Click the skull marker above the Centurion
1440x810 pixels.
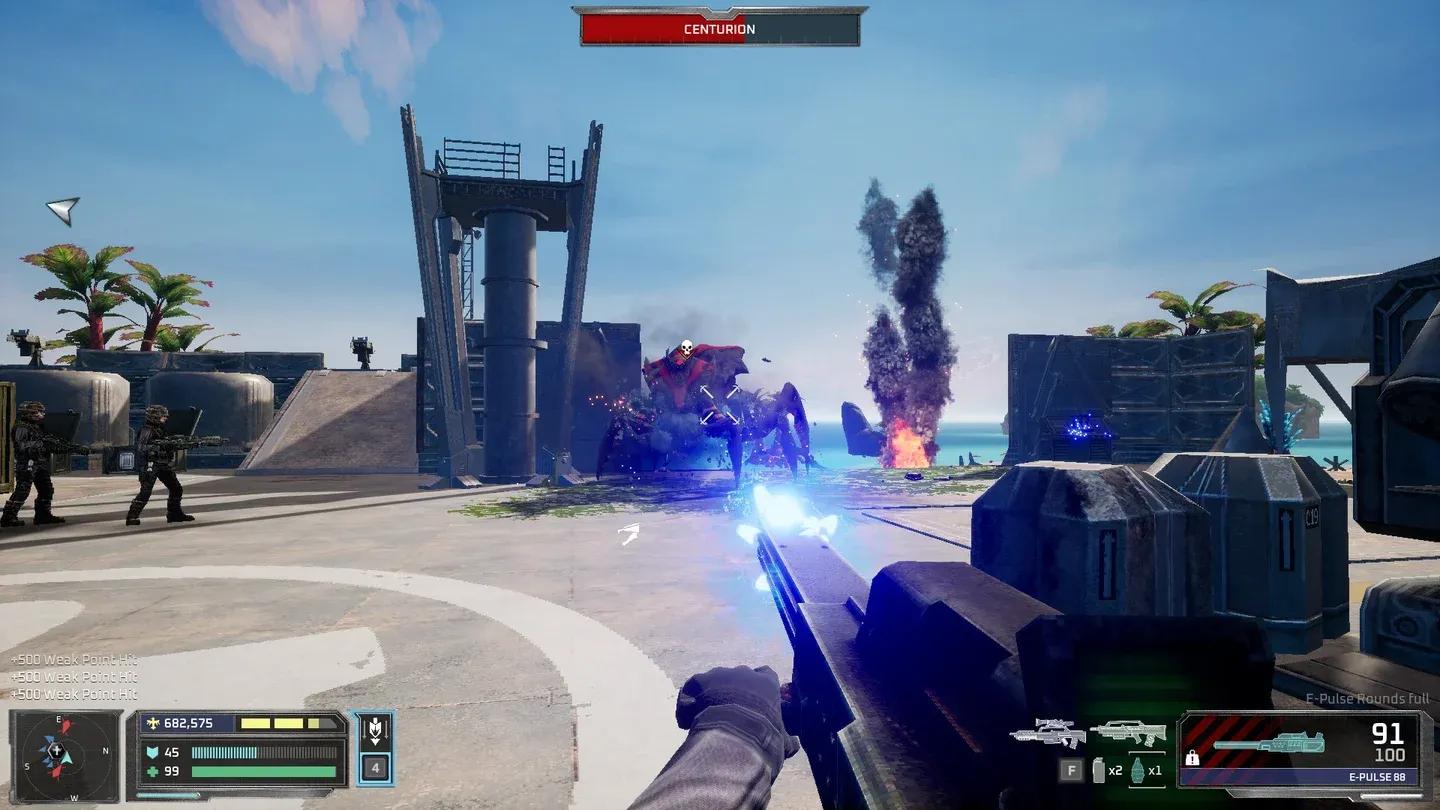point(687,346)
